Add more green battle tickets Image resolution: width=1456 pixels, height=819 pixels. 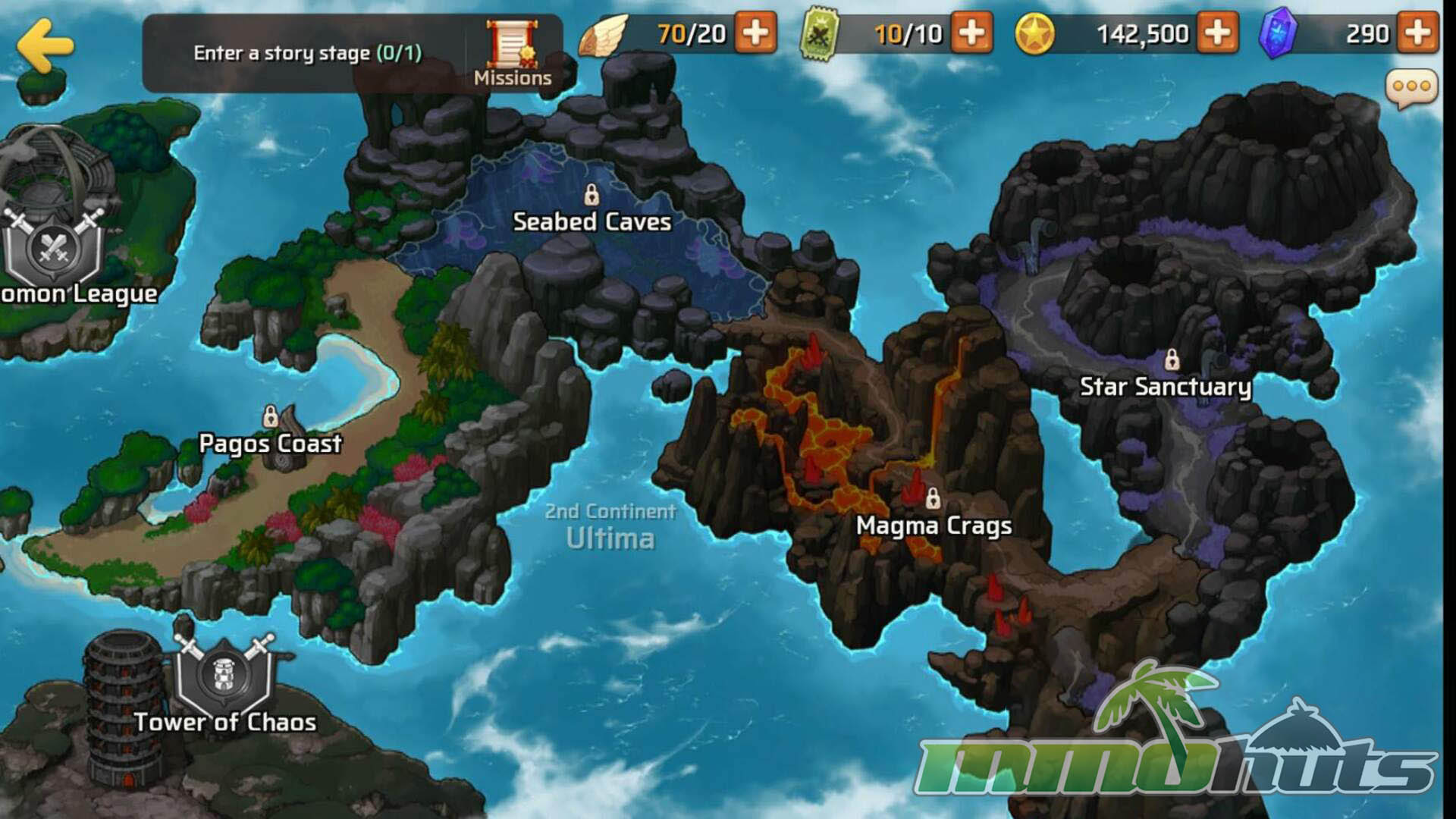click(971, 33)
